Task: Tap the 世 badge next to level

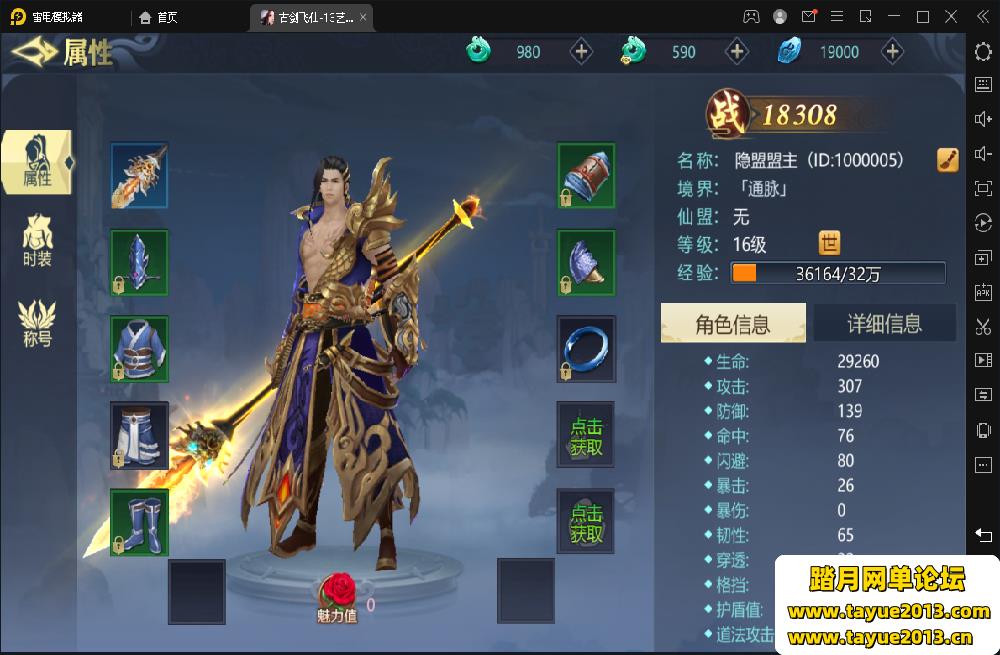Action: pos(829,243)
